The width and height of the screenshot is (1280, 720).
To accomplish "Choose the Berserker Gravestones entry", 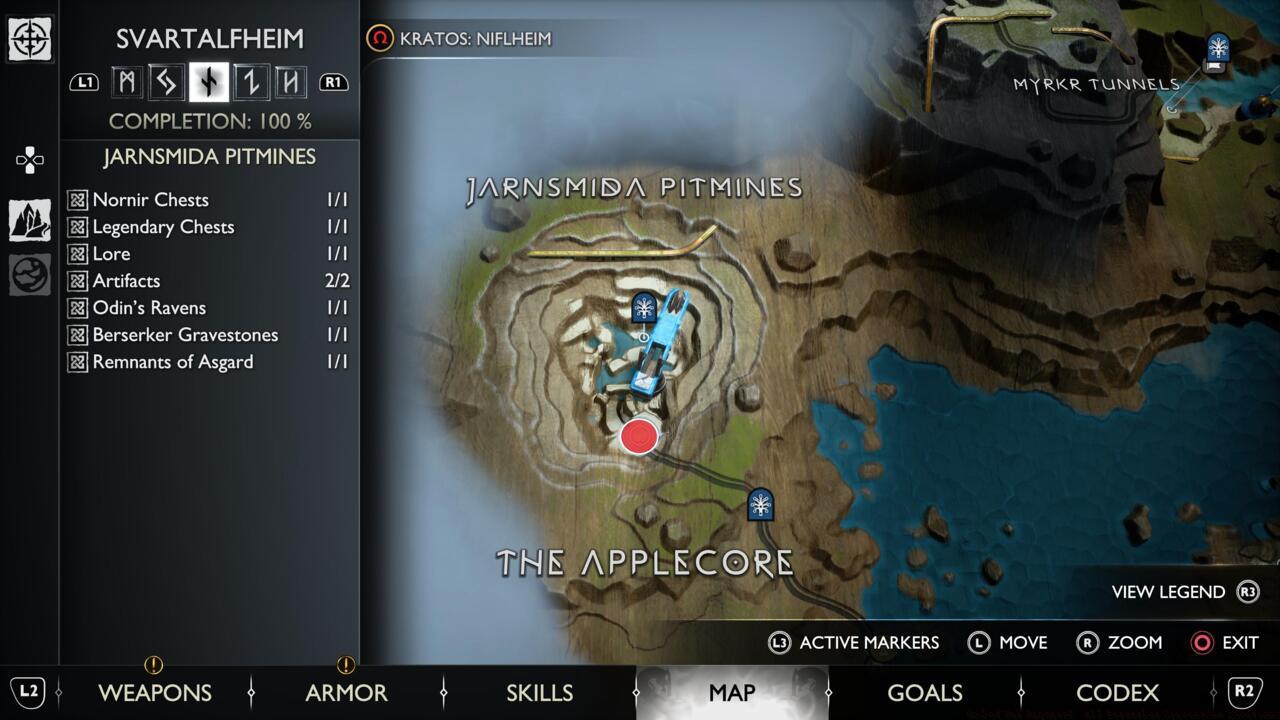I will (x=208, y=335).
